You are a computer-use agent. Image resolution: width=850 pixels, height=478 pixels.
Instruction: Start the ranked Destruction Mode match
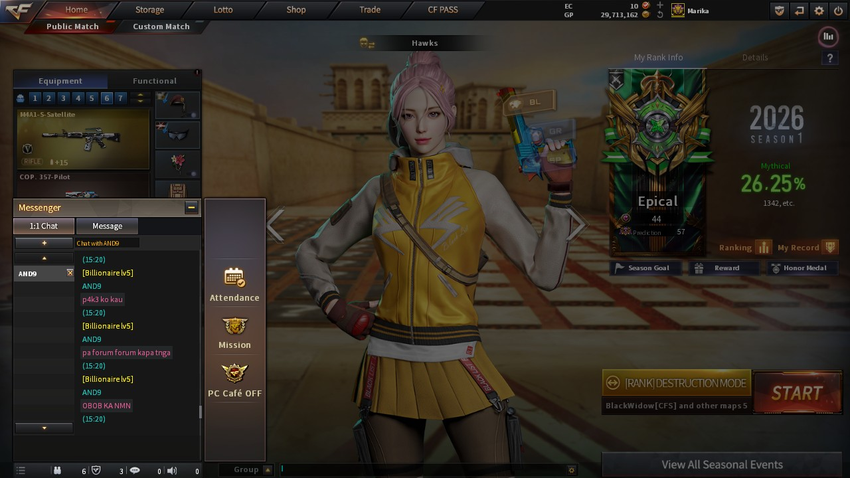click(x=796, y=393)
